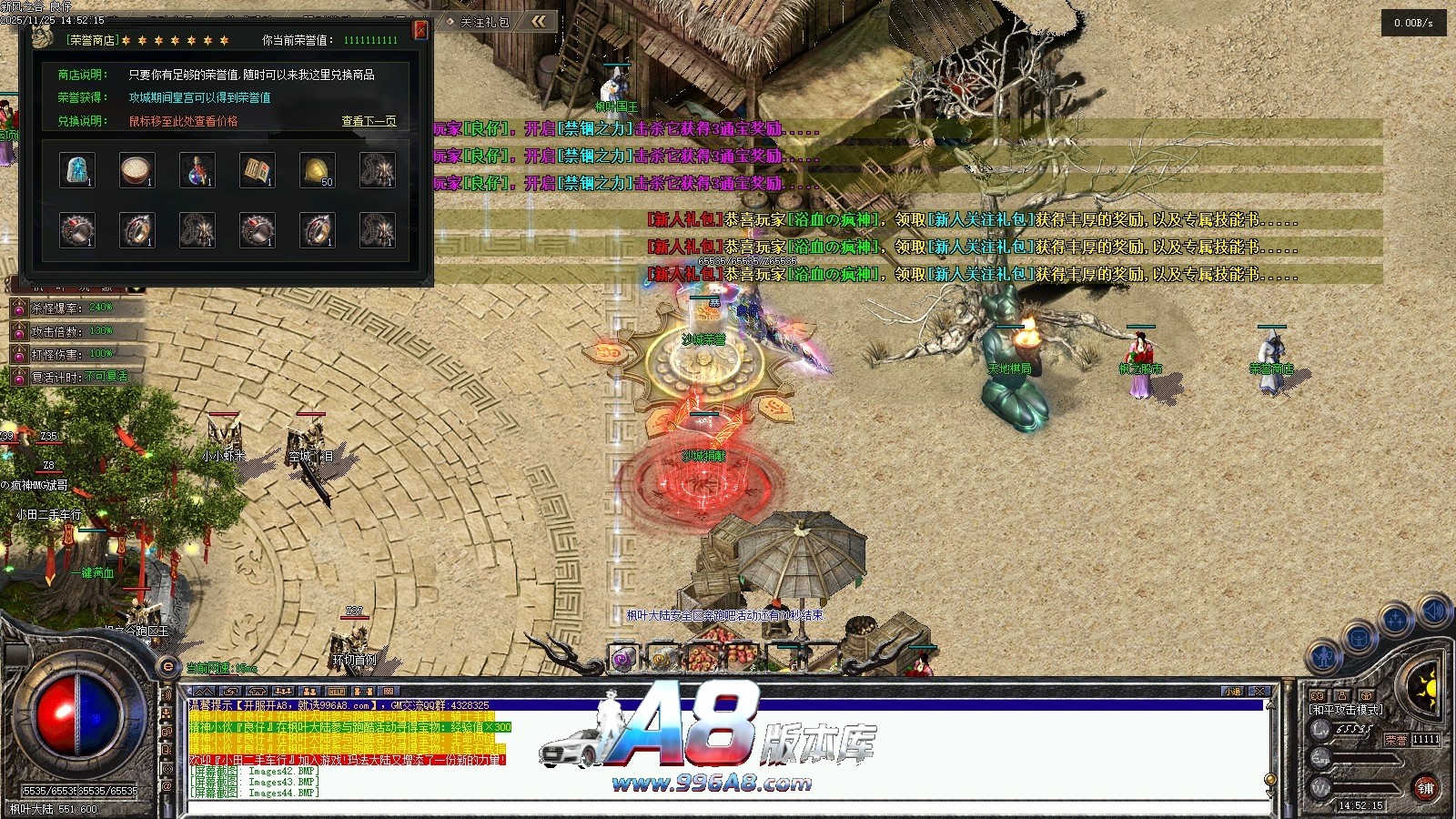Open the bag inventory round button

click(x=1360, y=638)
